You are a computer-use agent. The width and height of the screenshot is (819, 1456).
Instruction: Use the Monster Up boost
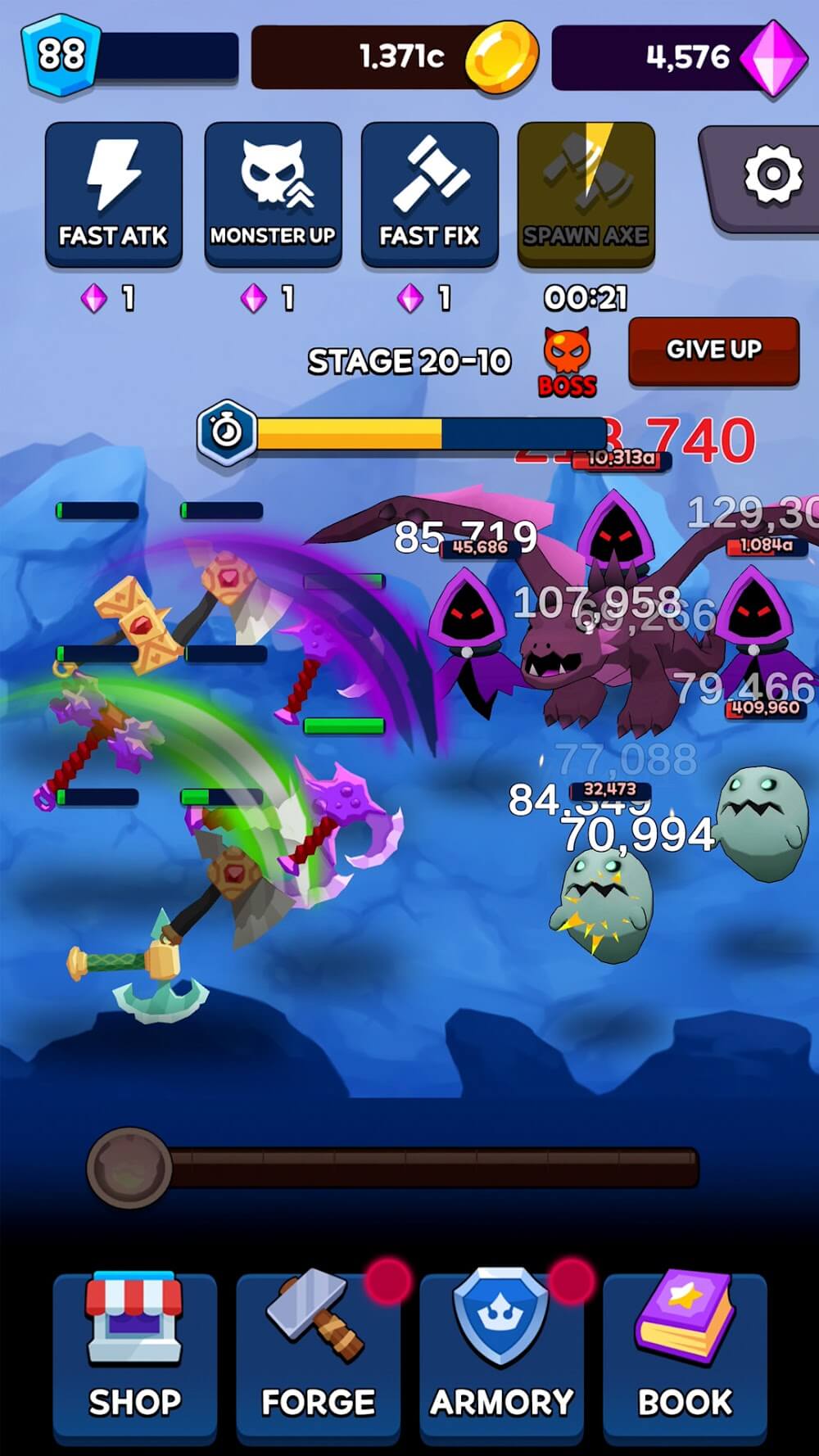point(273,194)
